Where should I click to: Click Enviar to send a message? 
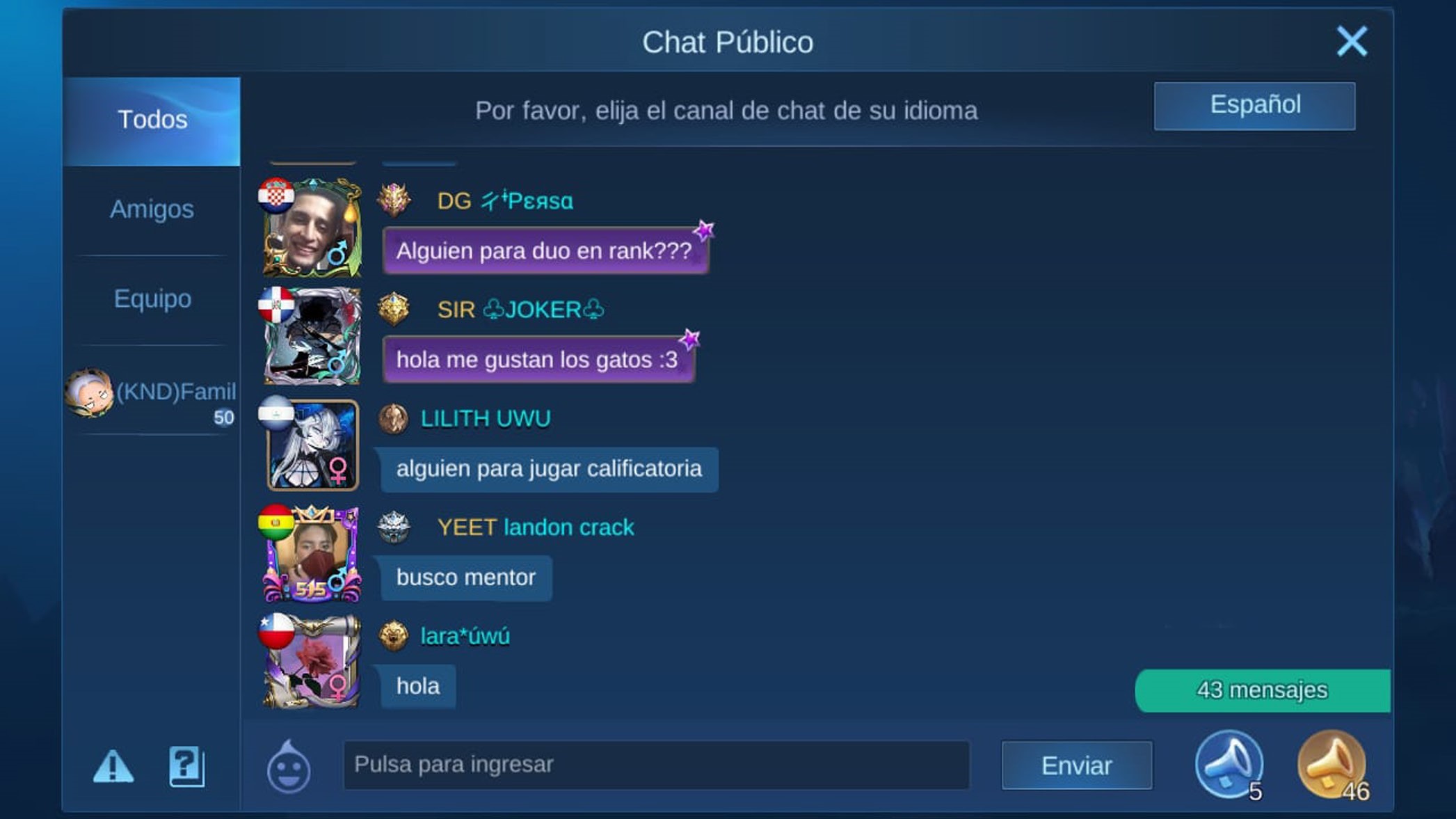tap(1077, 765)
